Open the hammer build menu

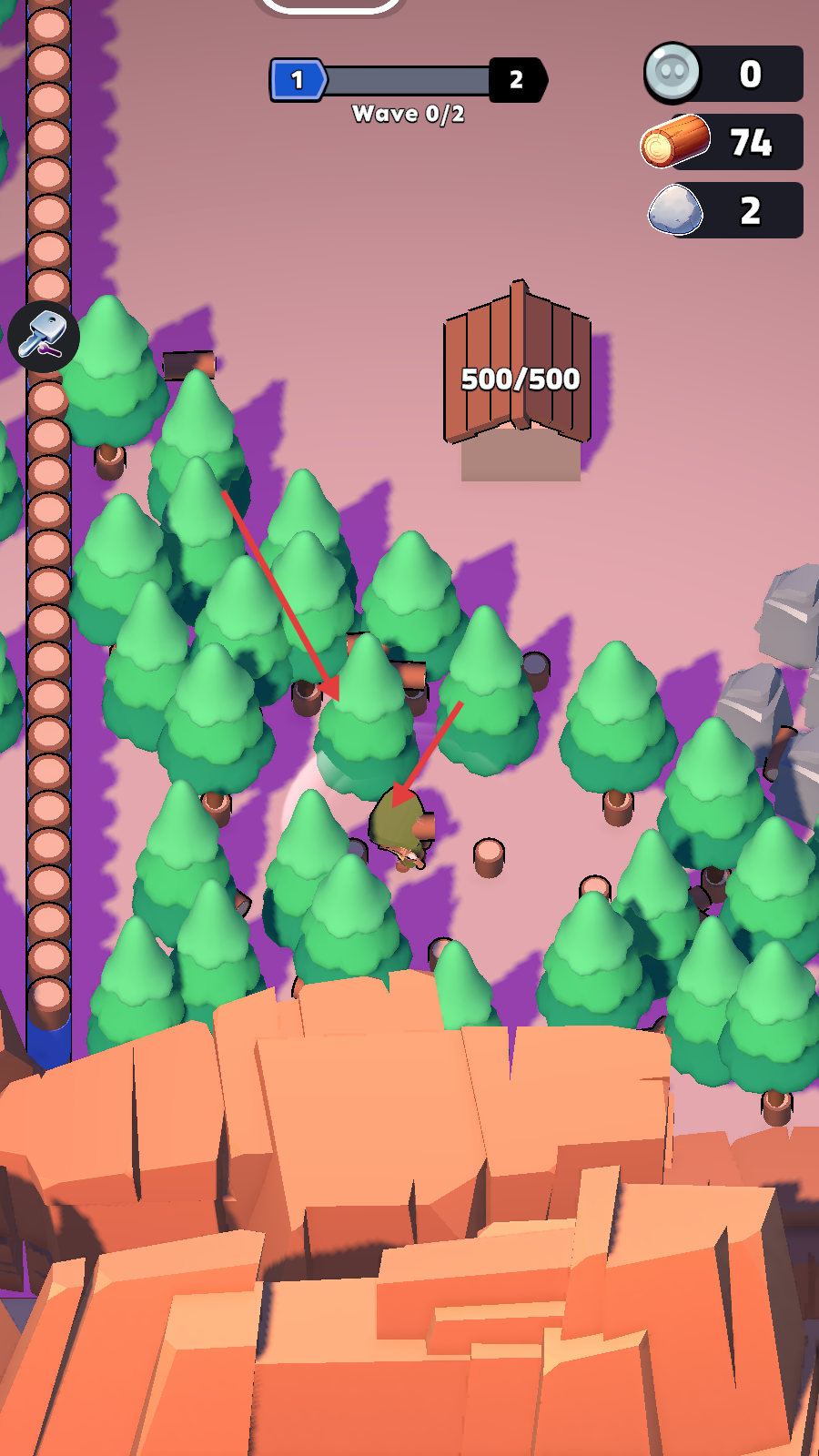44,336
